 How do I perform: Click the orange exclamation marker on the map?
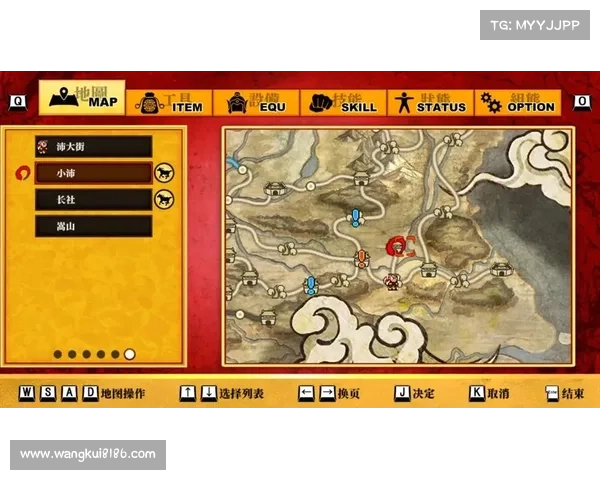(x=362, y=259)
